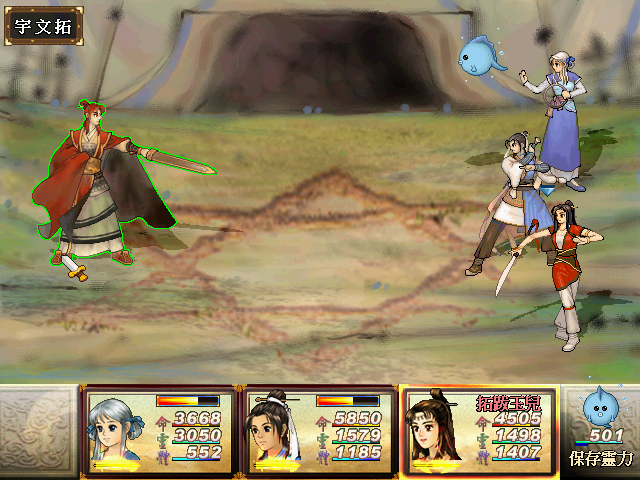Choose the white-headband swordsman's portrait panel
The width and height of the screenshot is (640, 480).
point(319,431)
